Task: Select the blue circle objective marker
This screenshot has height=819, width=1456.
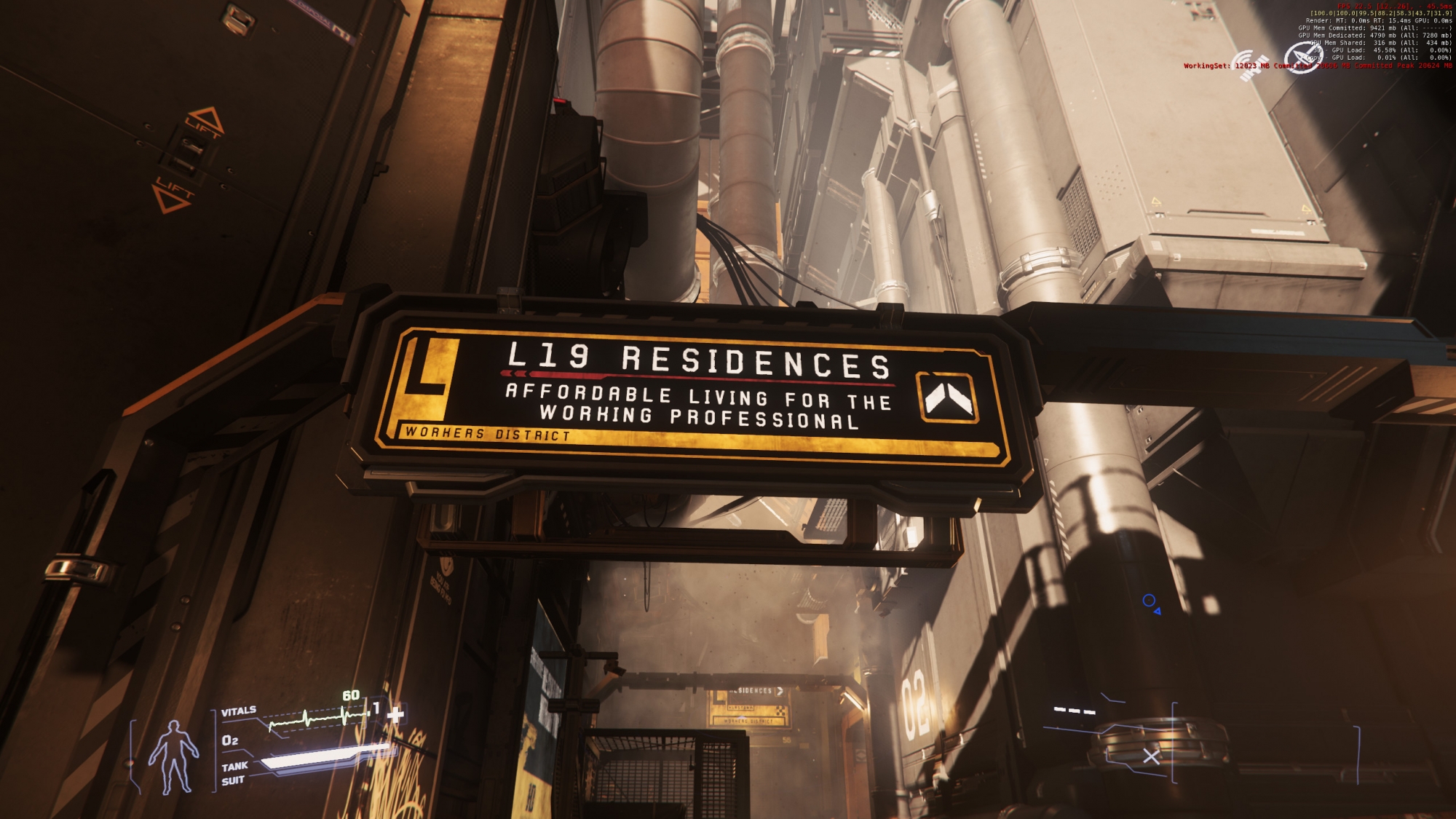Action: coord(1149,601)
